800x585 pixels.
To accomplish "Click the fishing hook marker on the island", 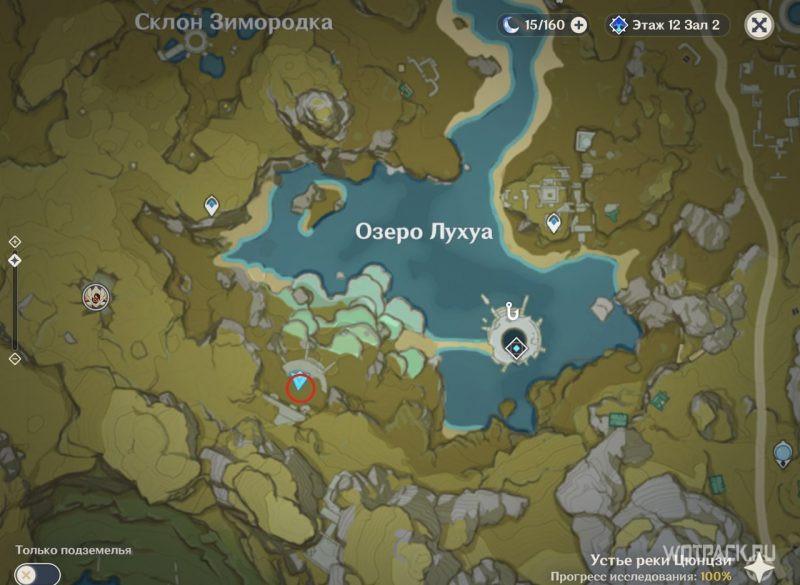I will (514, 312).
